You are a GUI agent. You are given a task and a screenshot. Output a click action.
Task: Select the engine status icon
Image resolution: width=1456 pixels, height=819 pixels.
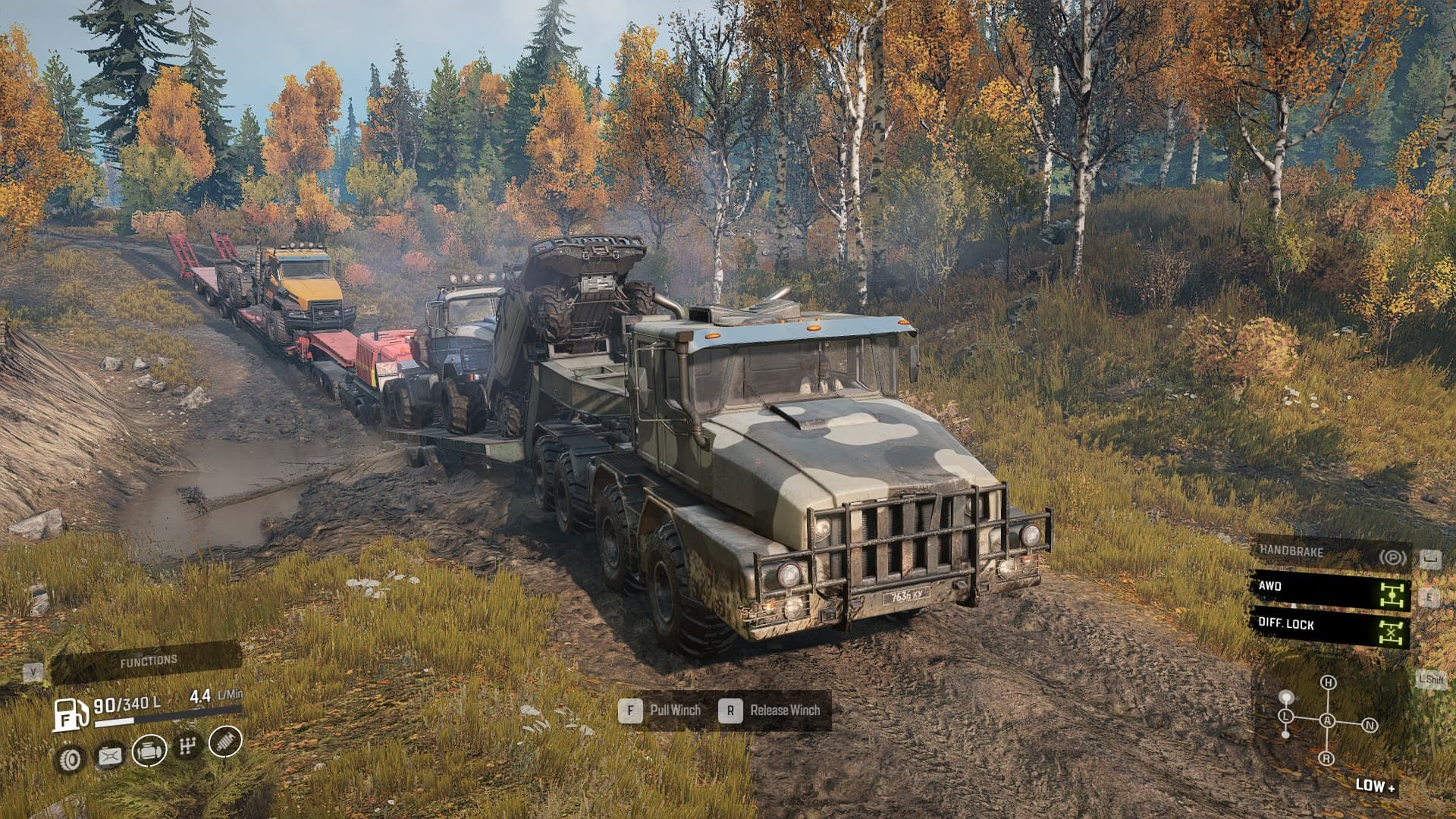(149, 751)
